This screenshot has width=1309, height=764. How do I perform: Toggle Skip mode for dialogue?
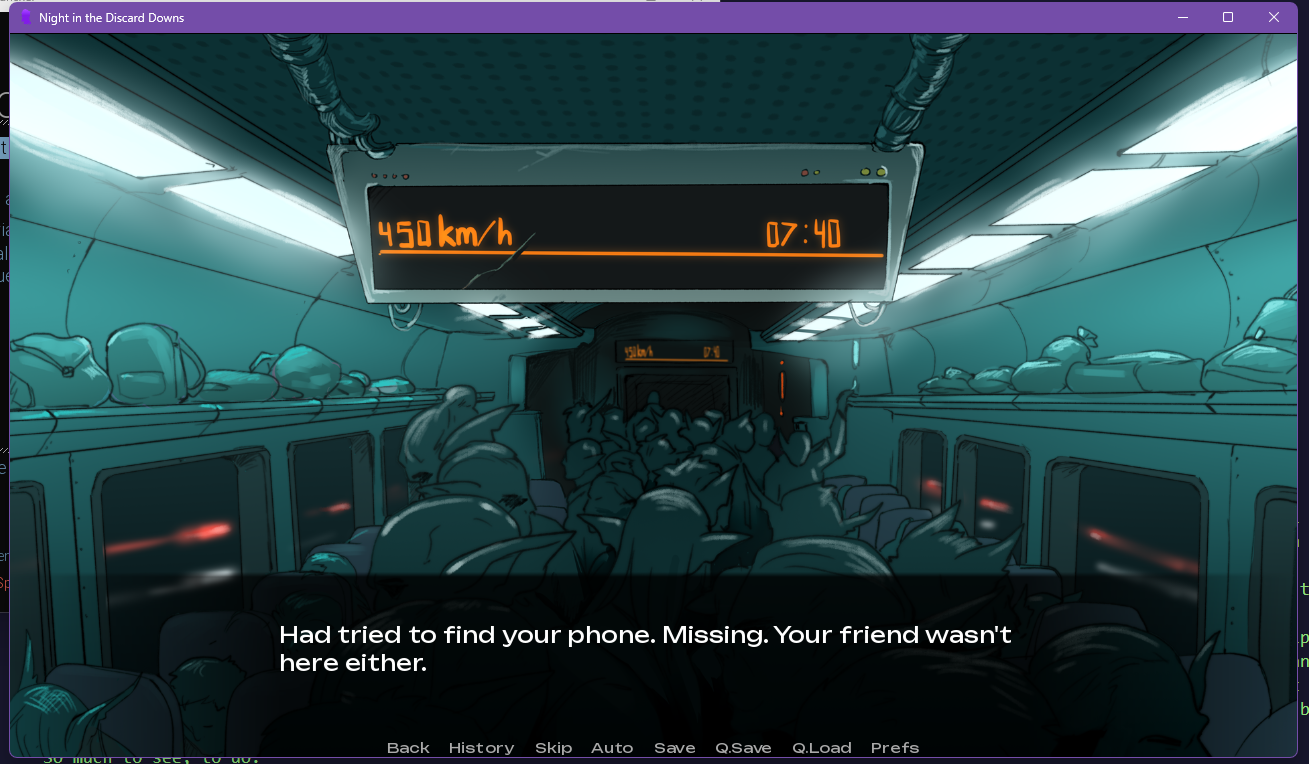(x=553, y=748)
